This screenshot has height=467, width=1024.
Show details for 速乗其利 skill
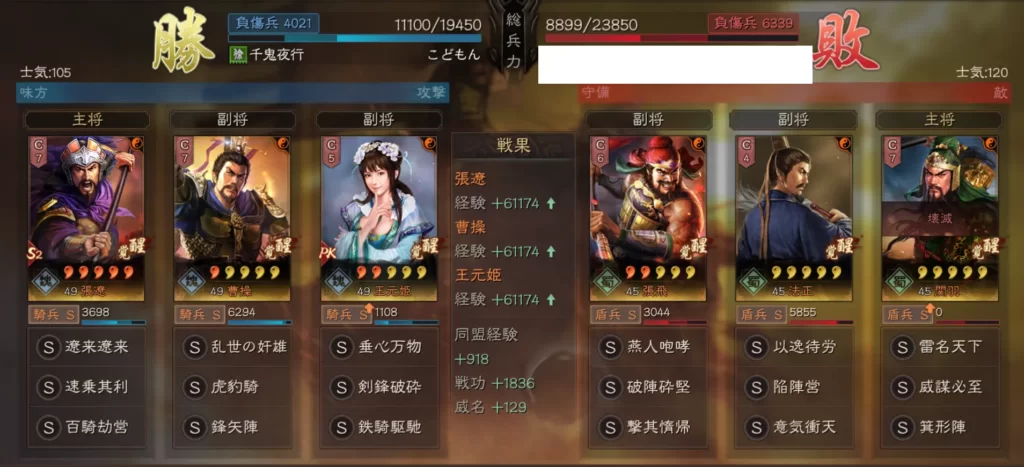click(87, 387)
